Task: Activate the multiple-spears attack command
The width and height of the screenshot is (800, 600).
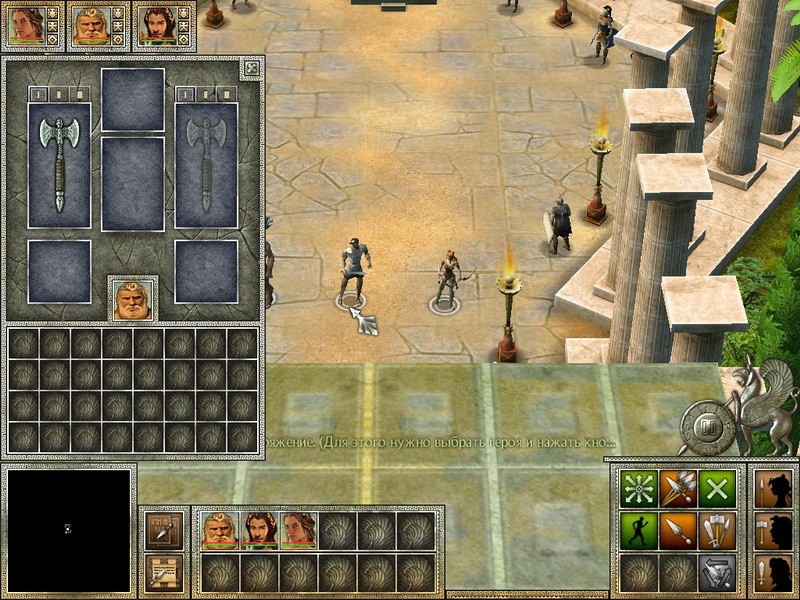Action: point(676,488)
